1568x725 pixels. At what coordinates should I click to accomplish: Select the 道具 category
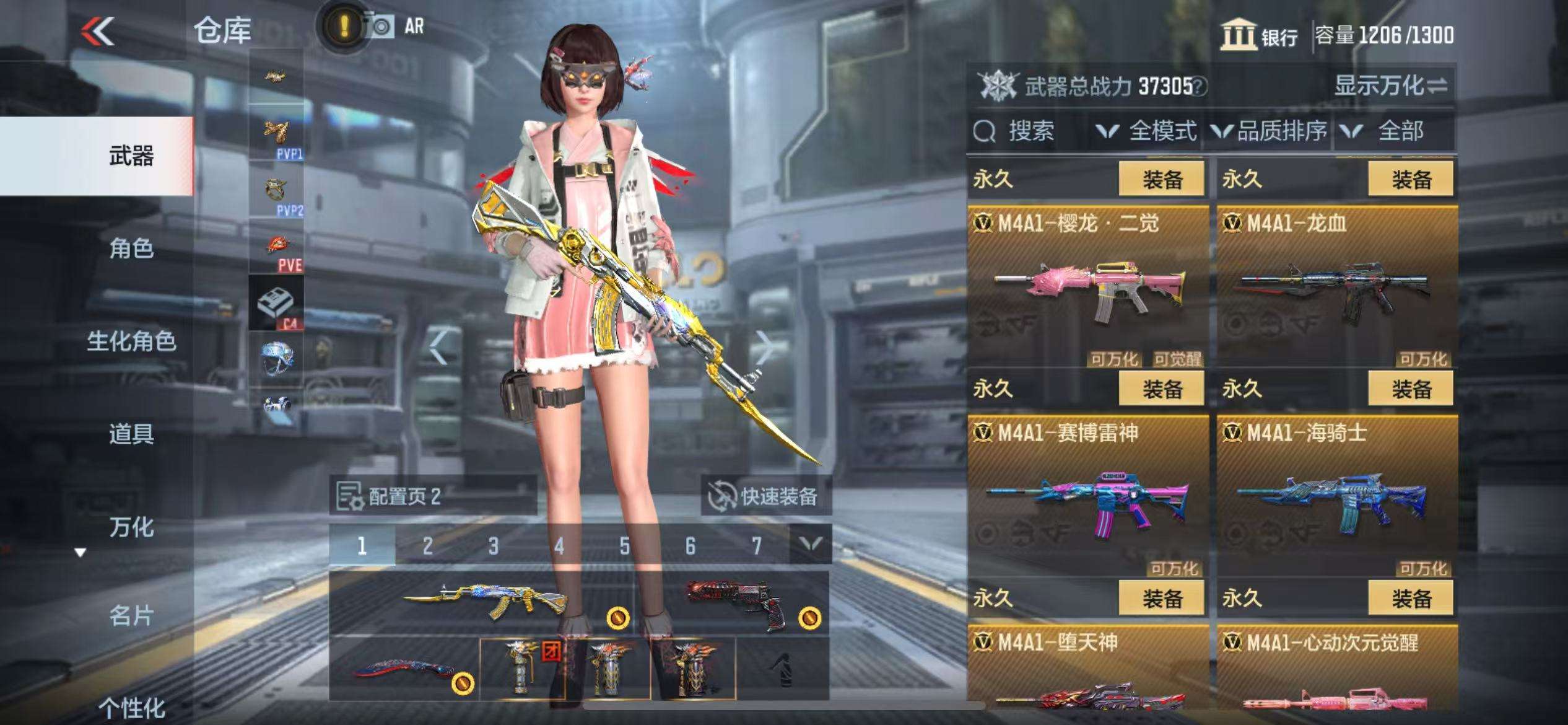[x=131, y=434]
